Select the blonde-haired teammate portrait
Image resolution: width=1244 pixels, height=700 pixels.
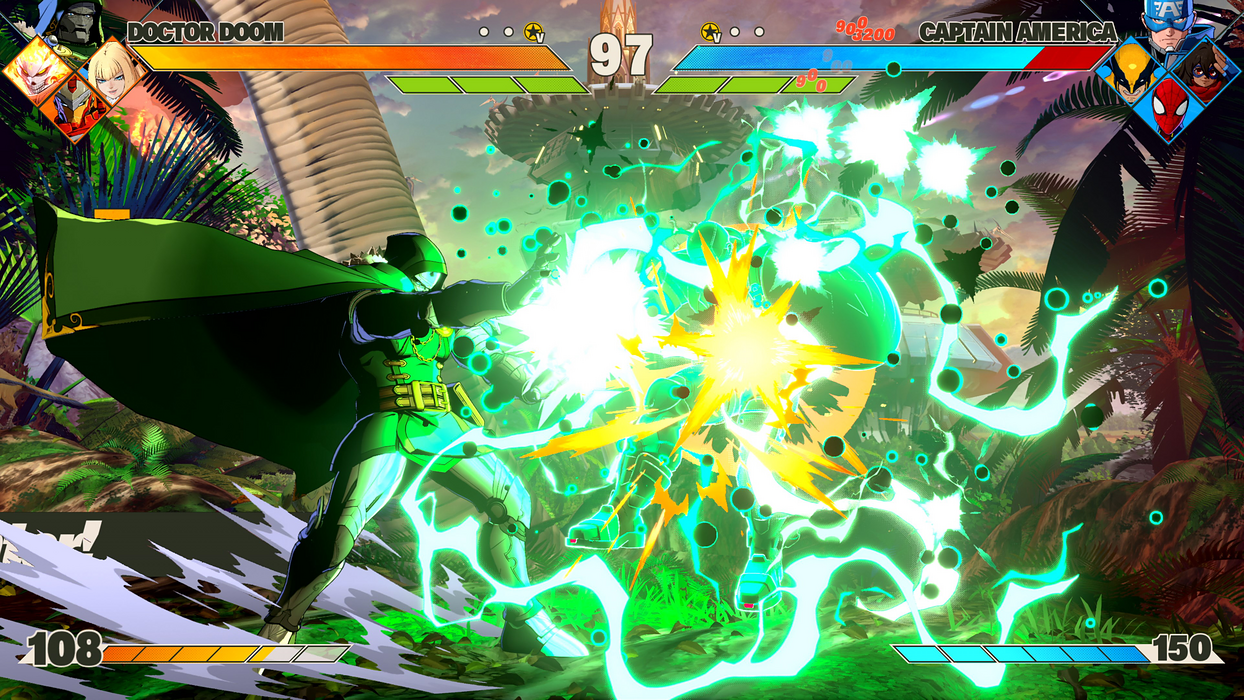(112, 70)
